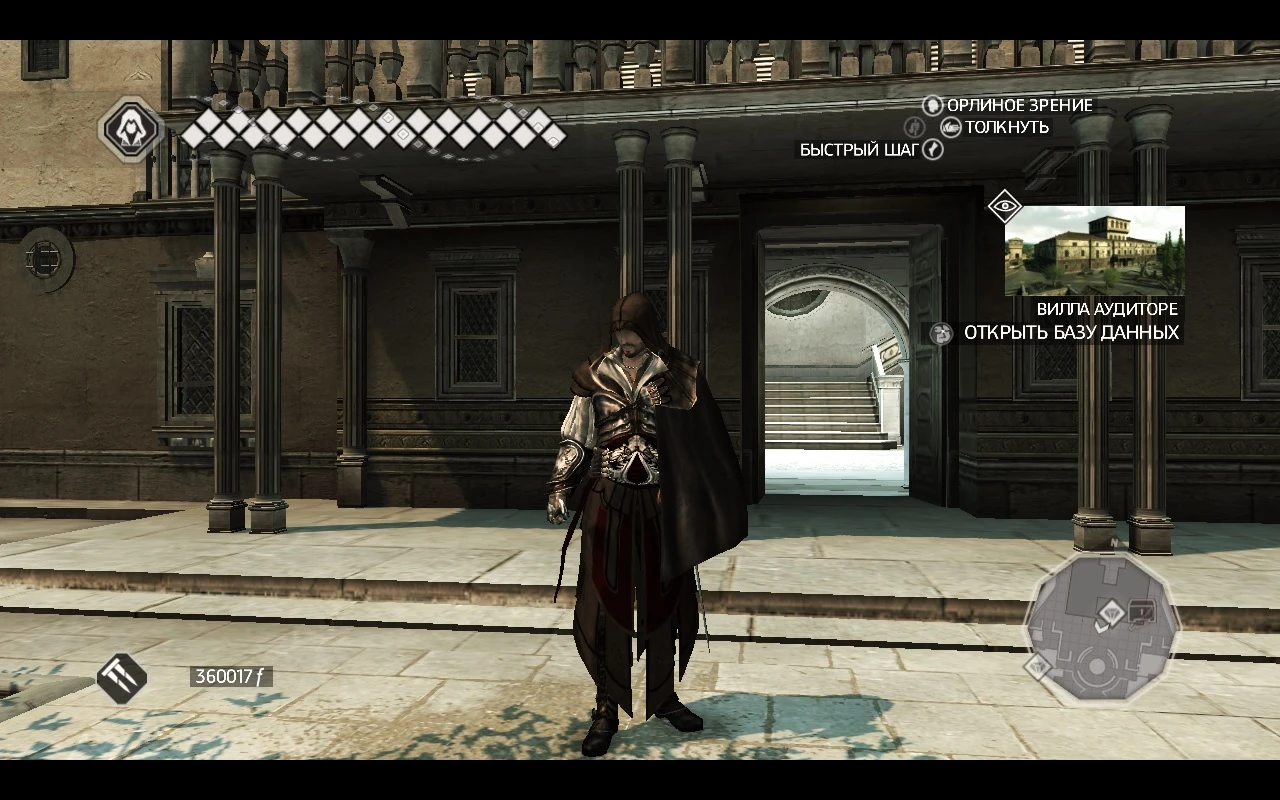Open ОТКРЫТЬ БАЗУ ДАННЫХ link

coord(1070,331)
